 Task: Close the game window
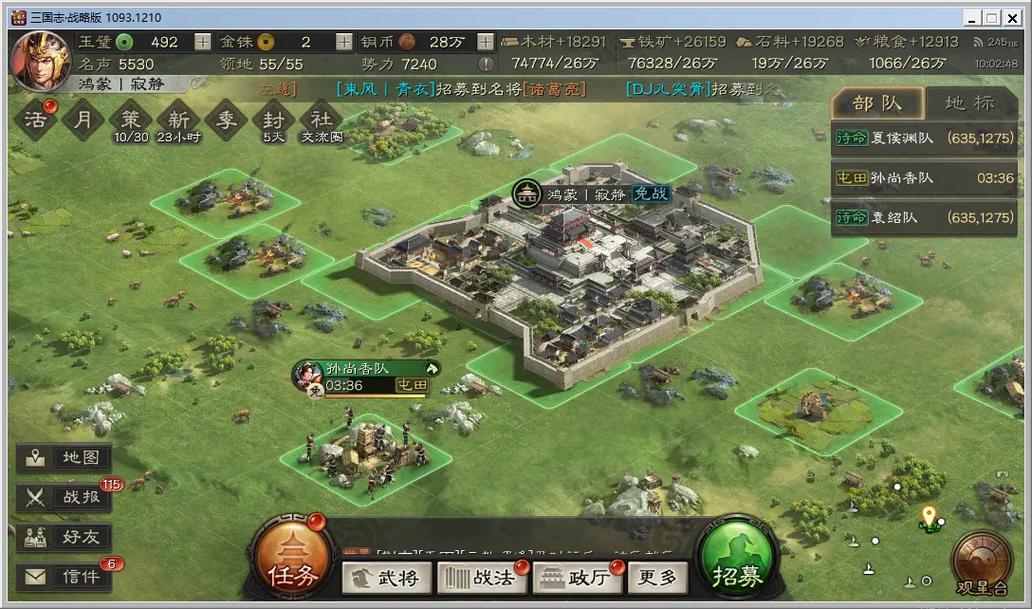(1014, 18)
